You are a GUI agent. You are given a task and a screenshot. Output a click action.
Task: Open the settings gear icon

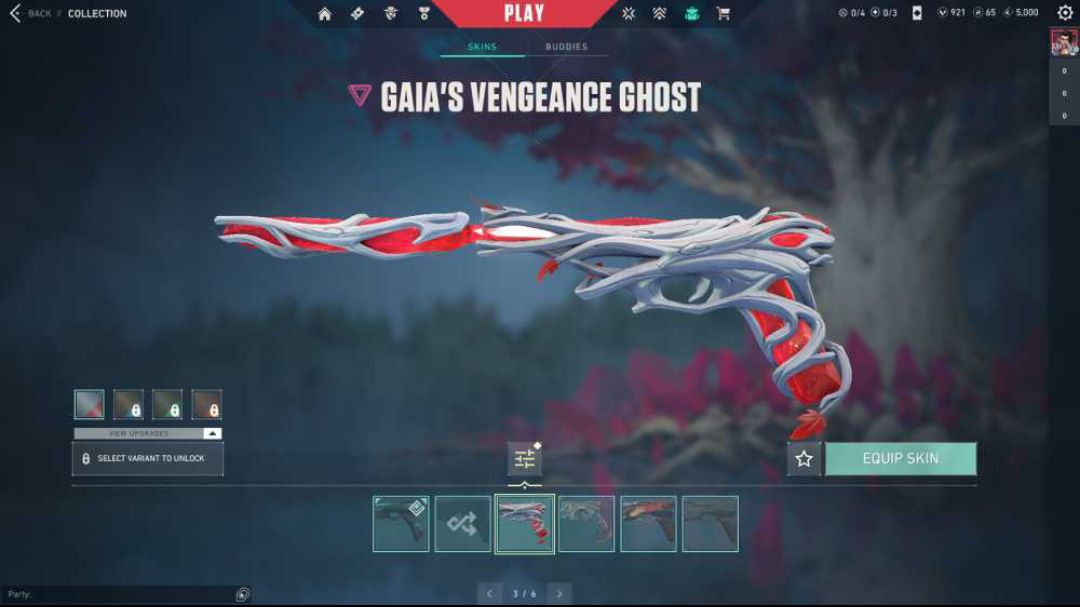[x=1065, y=13]
